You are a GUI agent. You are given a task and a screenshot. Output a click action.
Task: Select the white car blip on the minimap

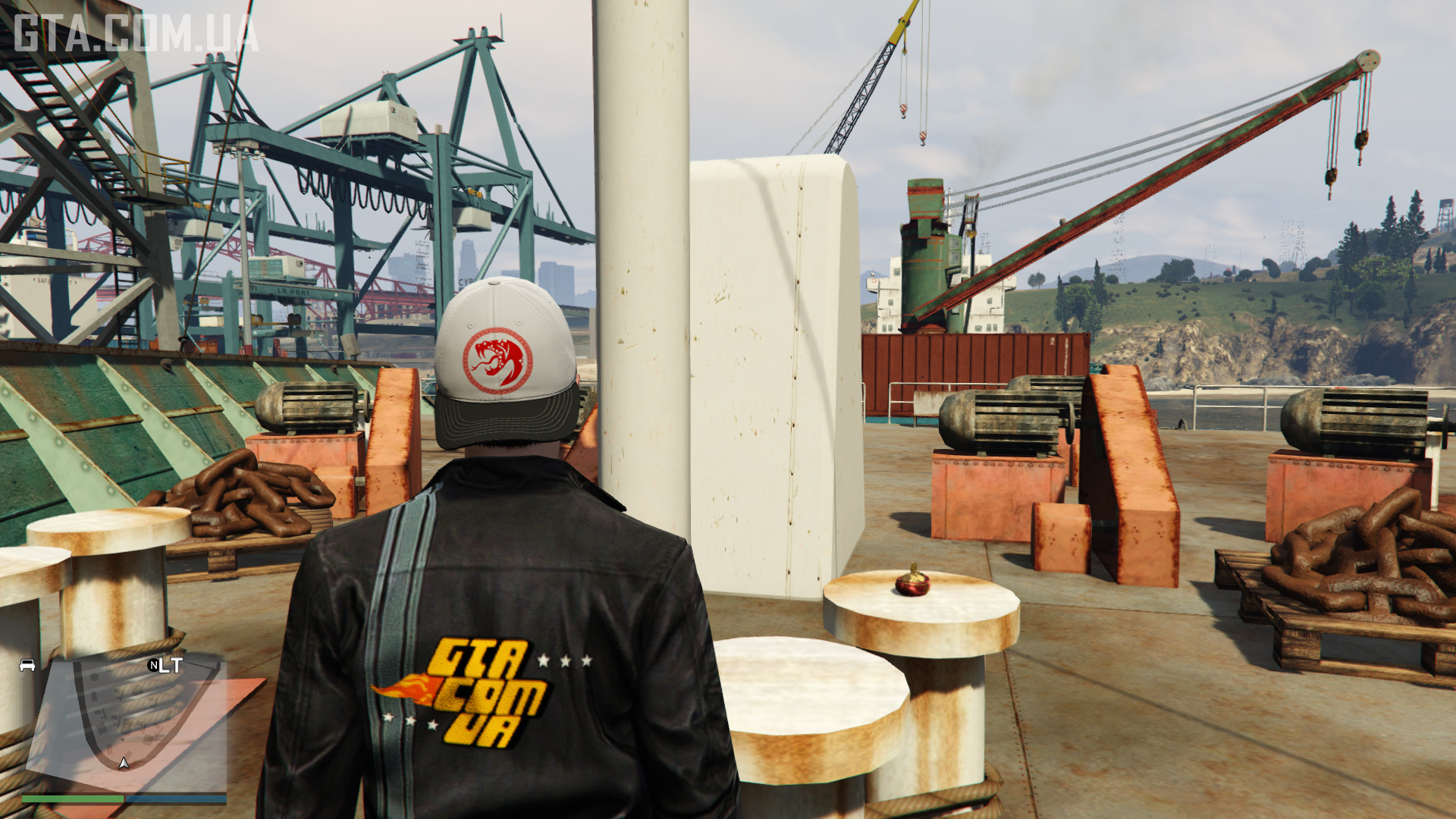pyautogui.click(x=27, y=665)
